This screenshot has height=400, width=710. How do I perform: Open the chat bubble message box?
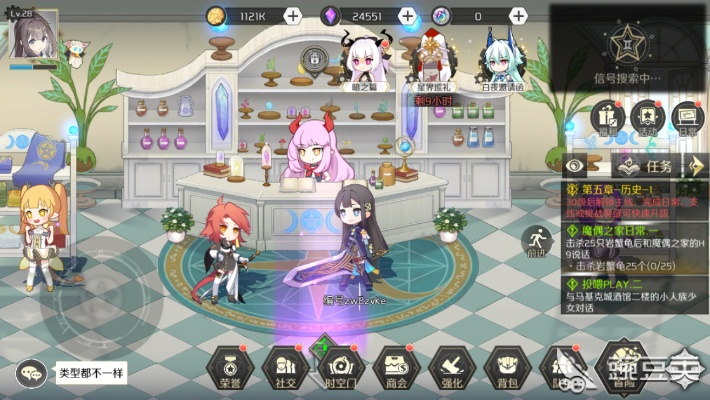coord(32,372)
